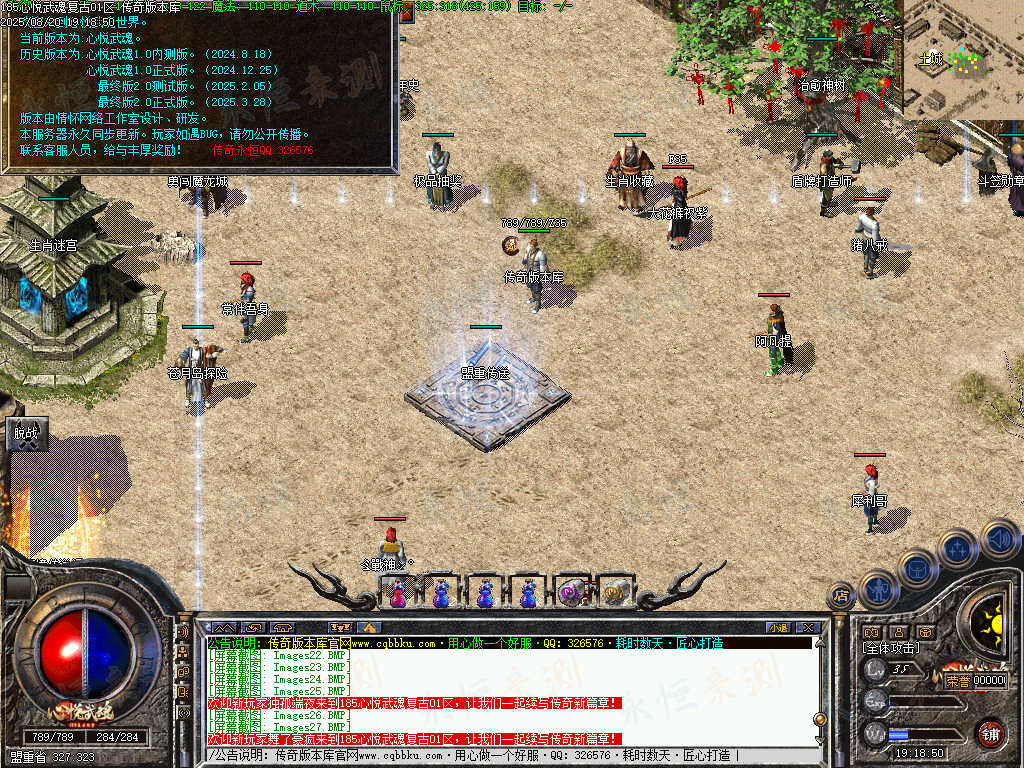Viewport: 1024px width, 768px height.
Task: Click the chat text input line
Action: point(500,756)
